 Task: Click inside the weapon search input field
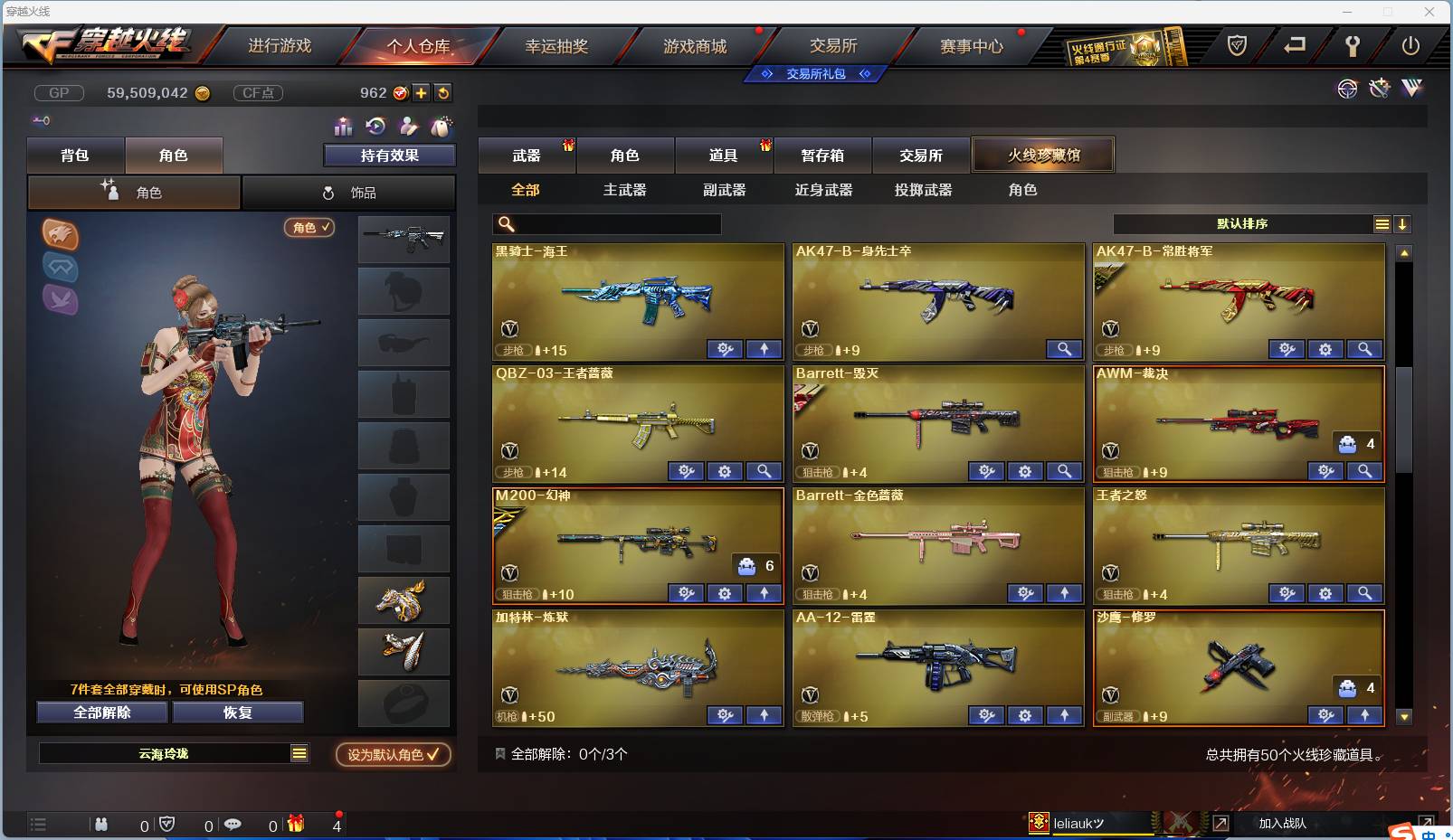point(606,223)
